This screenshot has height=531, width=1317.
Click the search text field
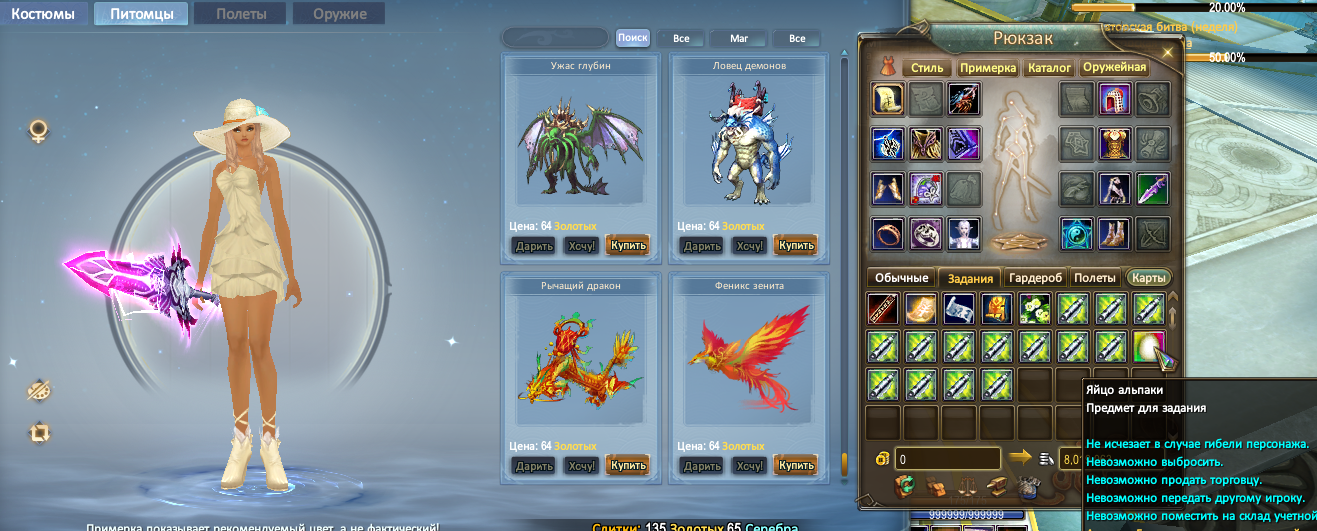pos(555,38)
